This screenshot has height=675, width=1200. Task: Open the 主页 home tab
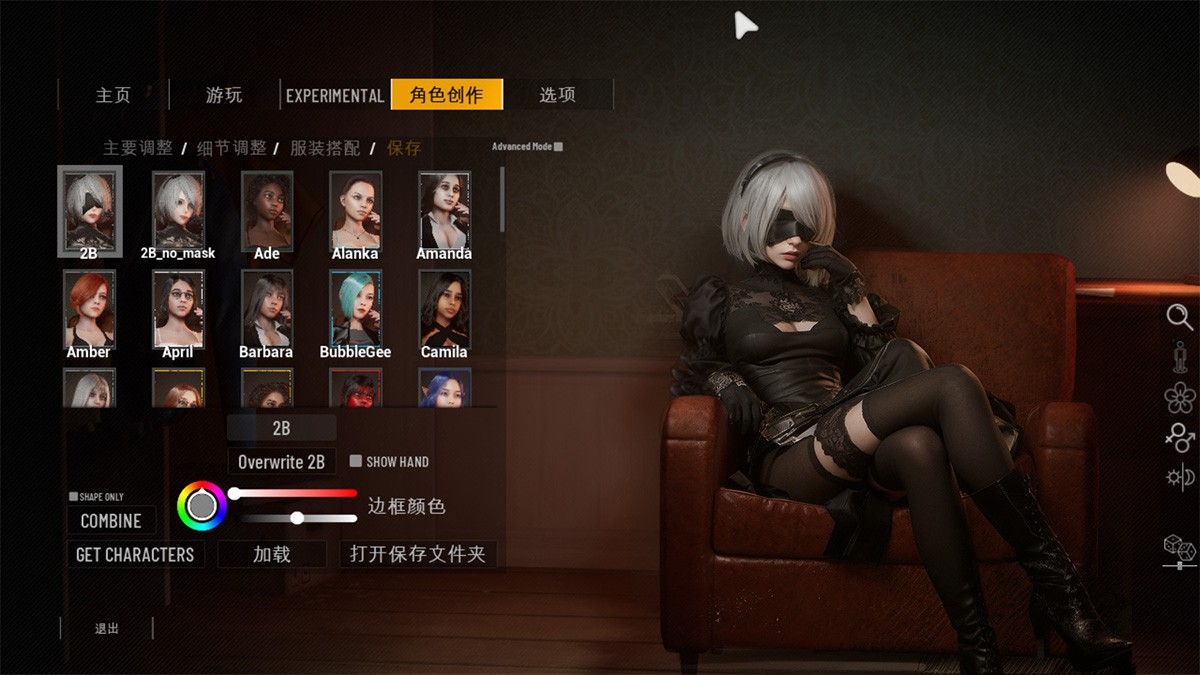[113, 95]
